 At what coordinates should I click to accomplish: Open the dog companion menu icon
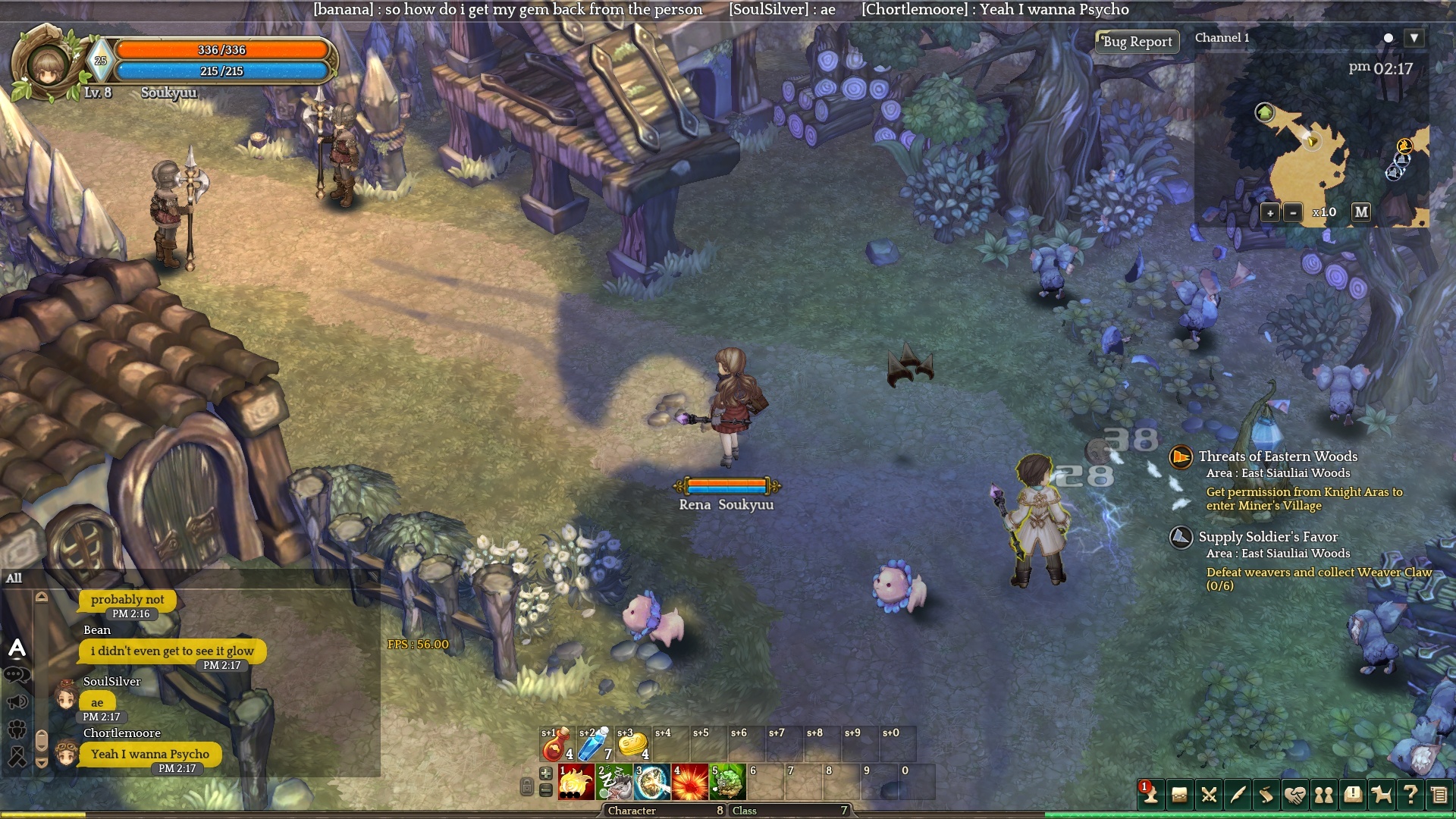[x=1382, y=795]
